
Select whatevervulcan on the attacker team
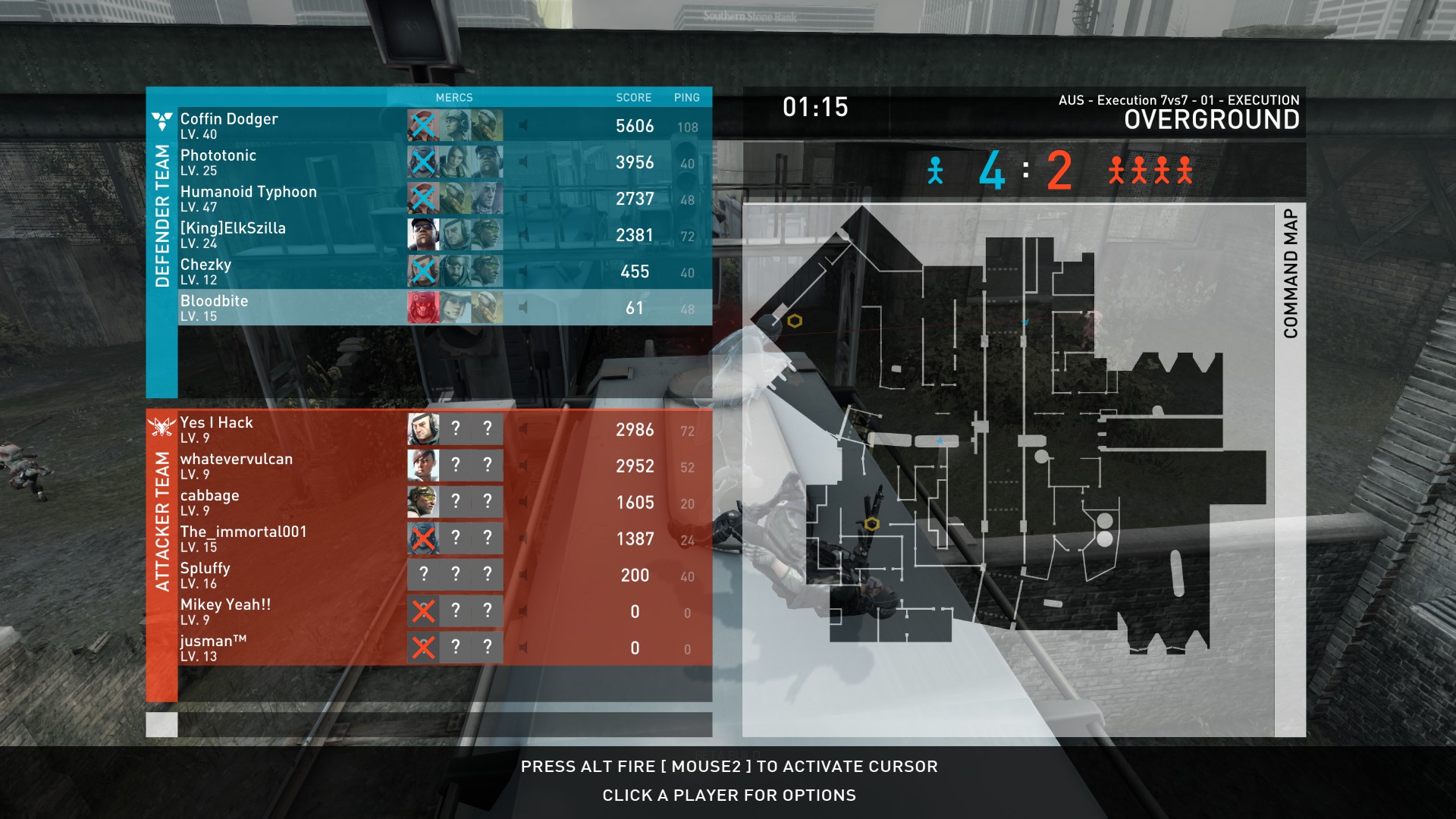(x=236, y=466)
